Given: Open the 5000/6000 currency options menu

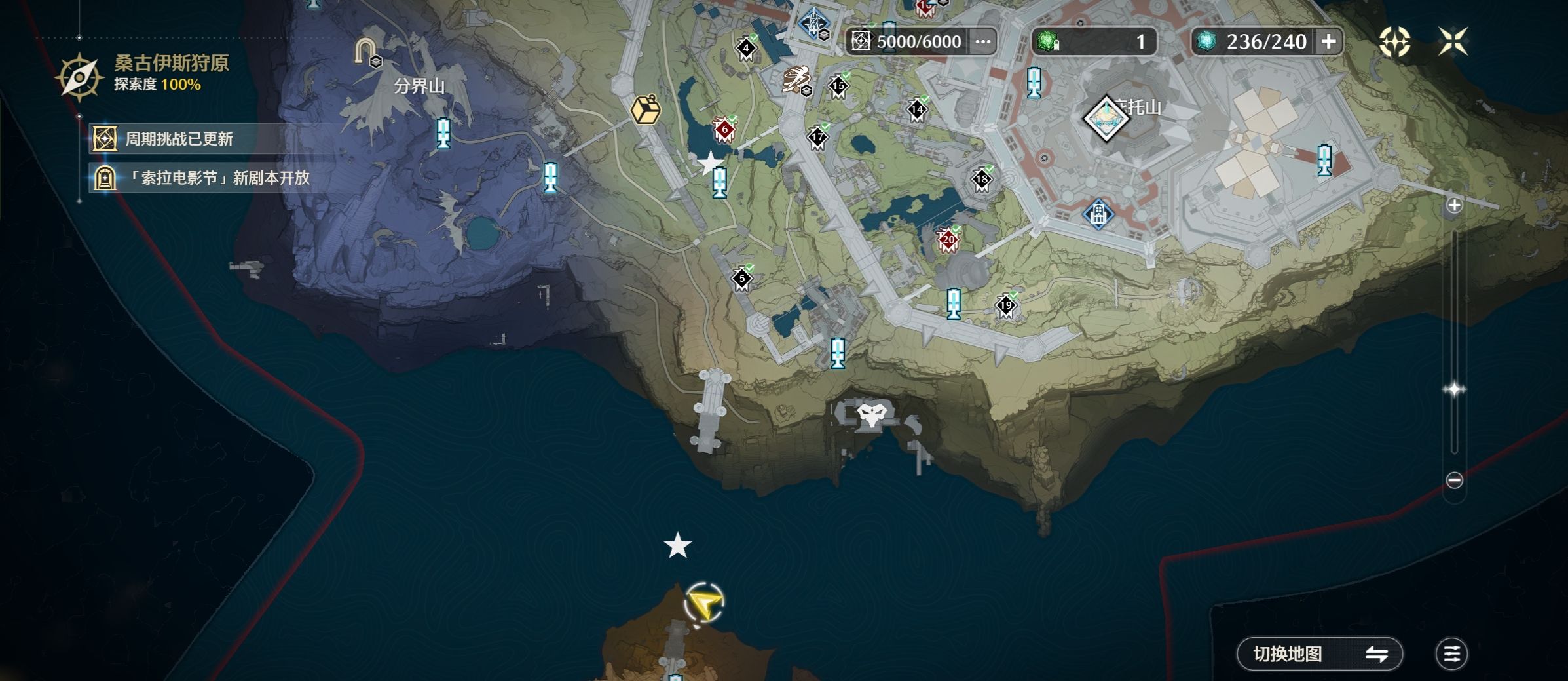Looking at the screenshot, I should tap(982, 42).
